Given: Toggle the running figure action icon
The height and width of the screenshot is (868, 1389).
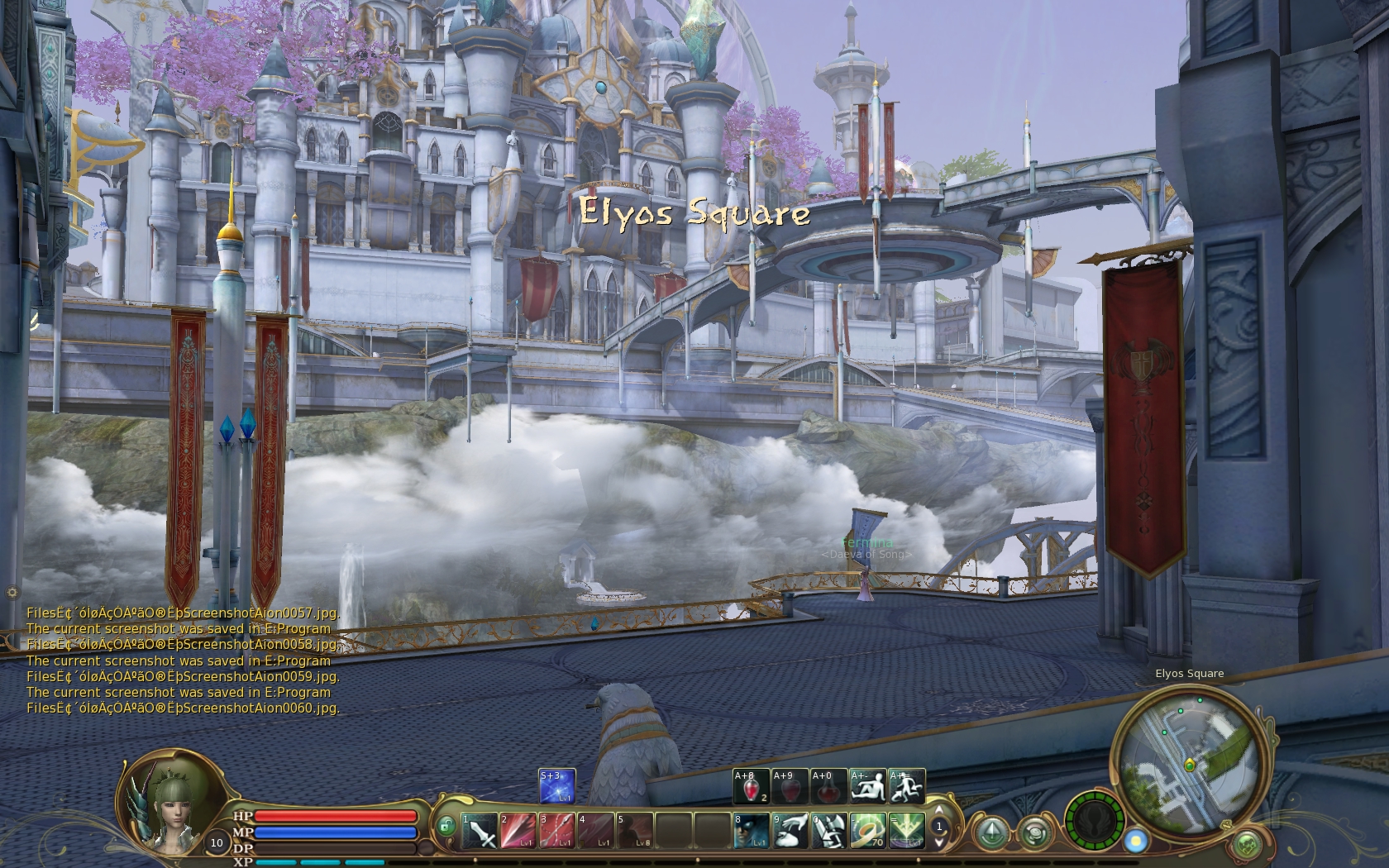Looking at the screenshot, I should click(906, 786).
